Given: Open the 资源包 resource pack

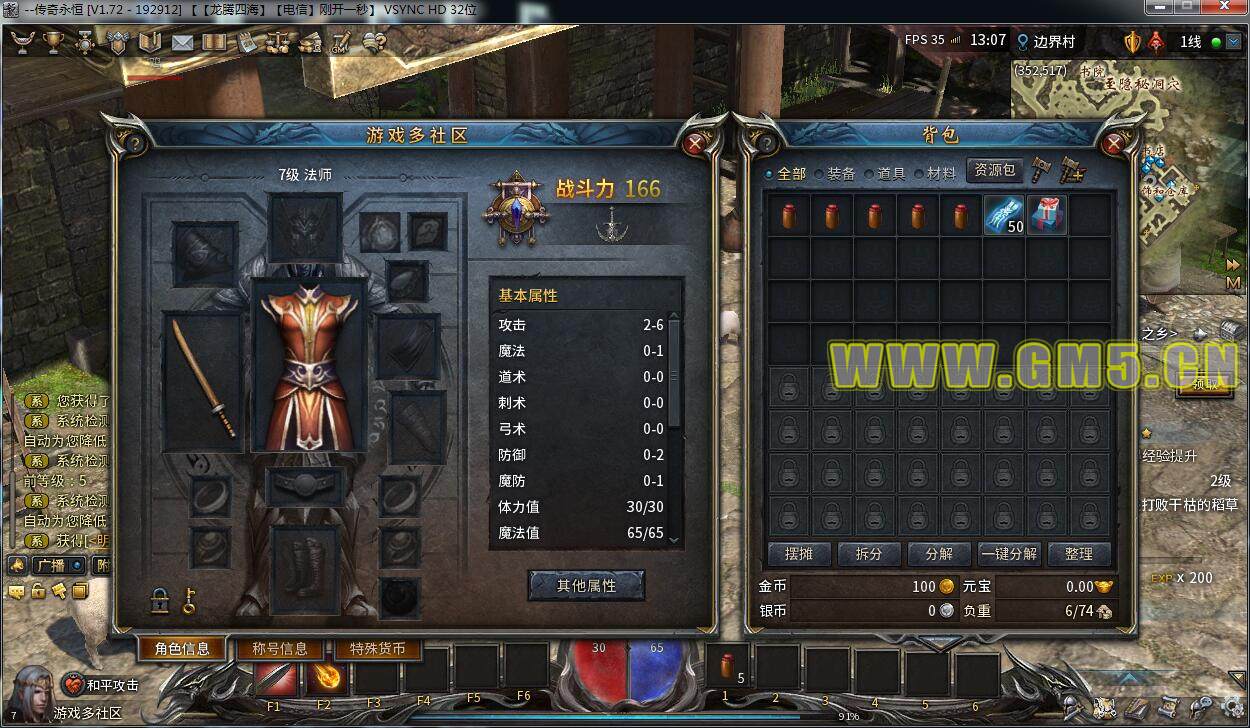Looking at the screenshot, I should tap(994, 171).
